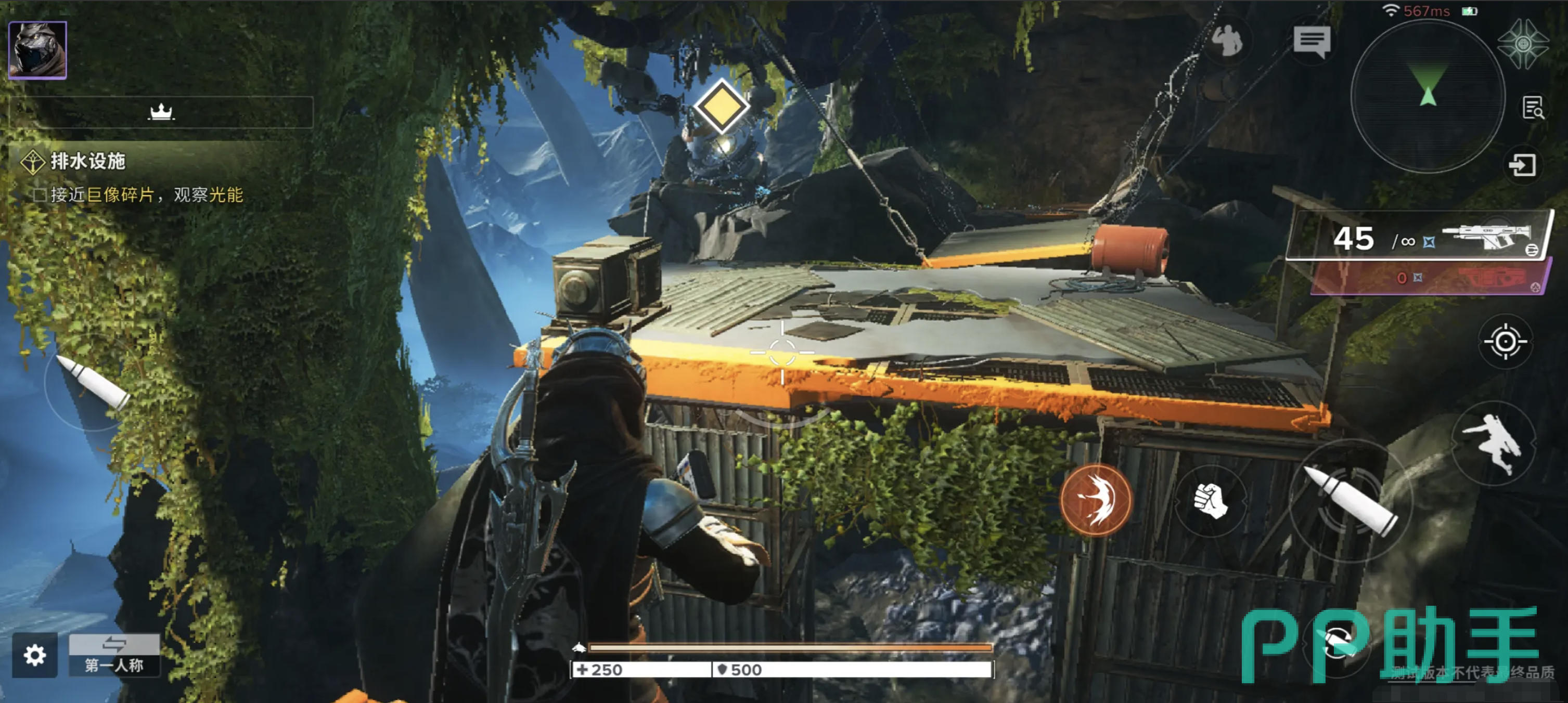Toggle 第一人称 first-person view
1568x703 pixels.
pos(114,655)
